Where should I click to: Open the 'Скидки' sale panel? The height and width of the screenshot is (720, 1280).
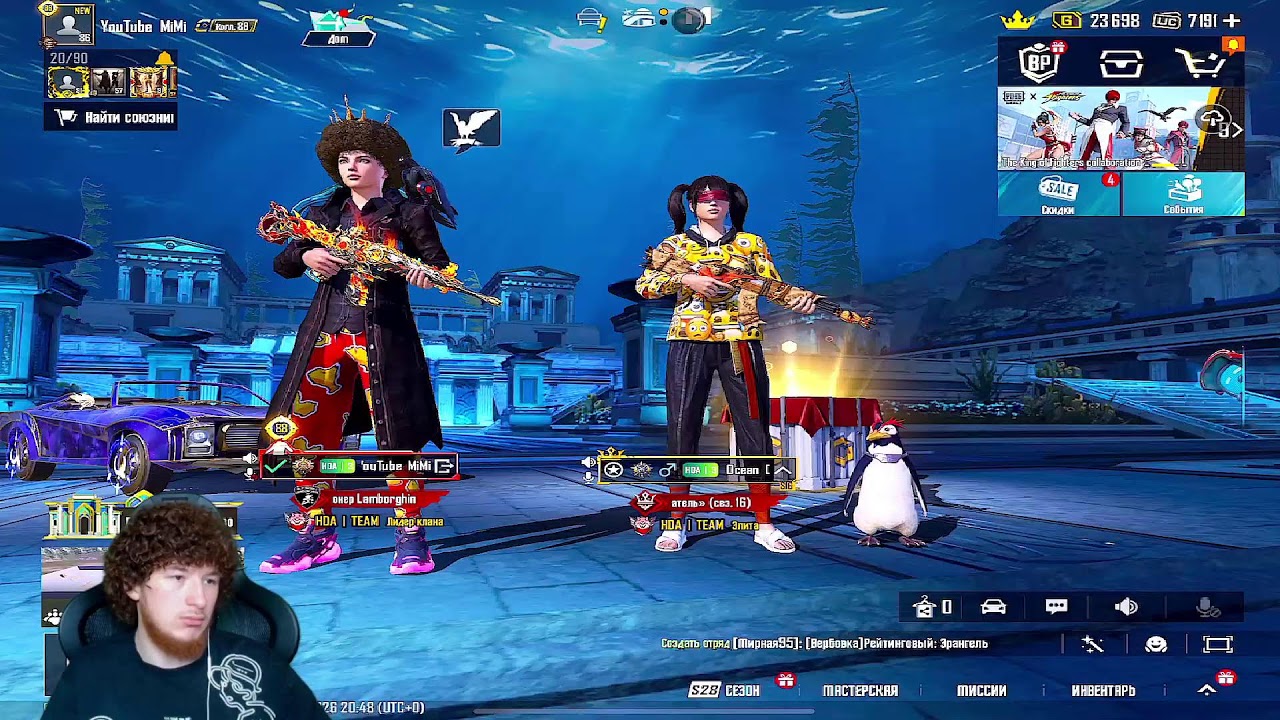point(1058,194)
